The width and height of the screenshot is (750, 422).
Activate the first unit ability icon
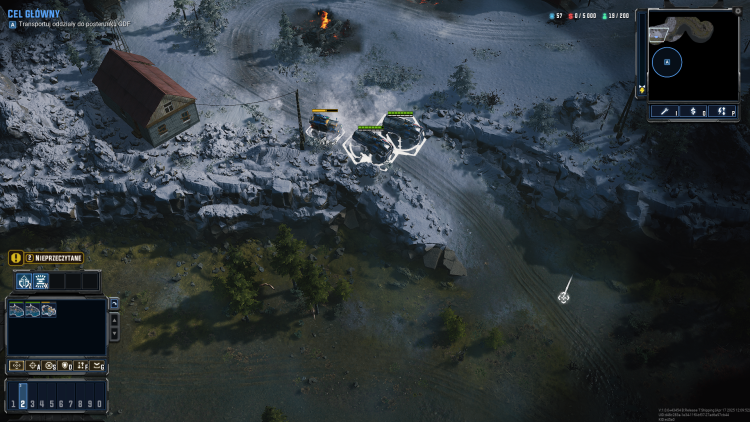pos(23,282)
